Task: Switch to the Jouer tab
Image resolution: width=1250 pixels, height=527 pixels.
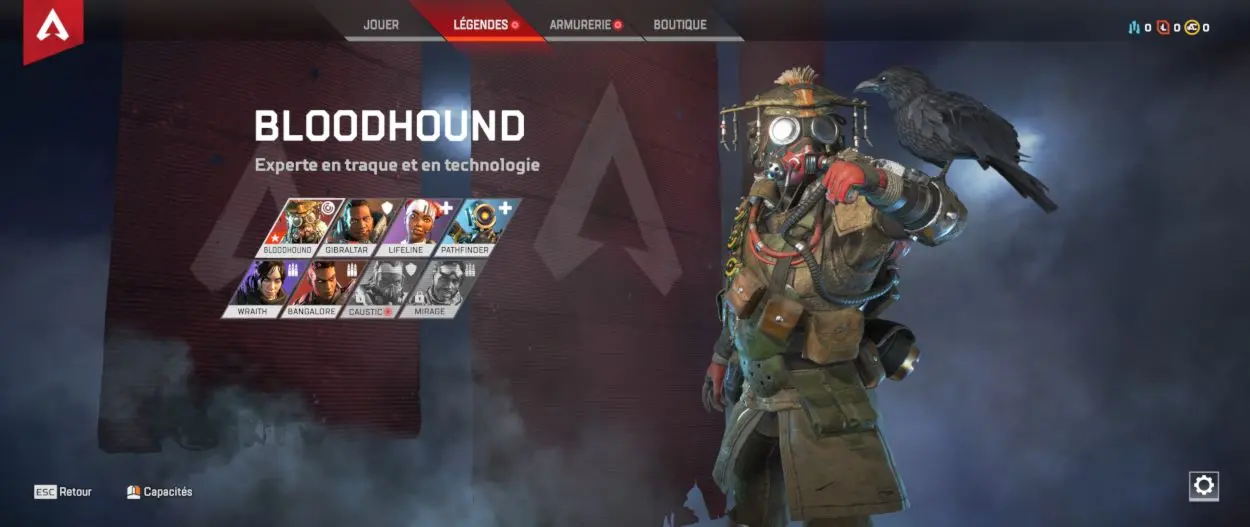Action: 381,25
